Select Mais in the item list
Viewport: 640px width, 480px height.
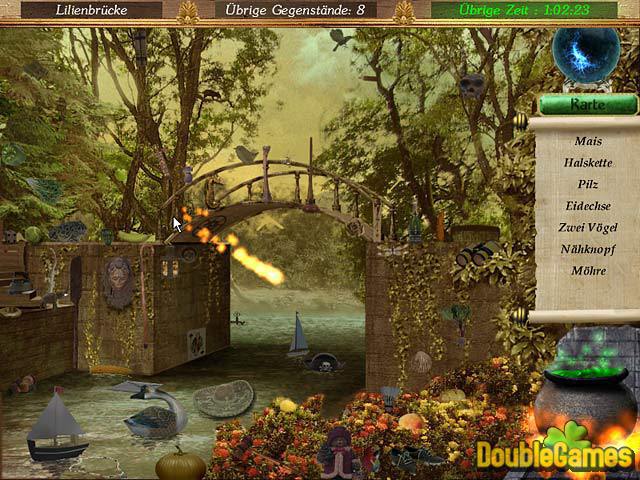(x=588, y=141)
